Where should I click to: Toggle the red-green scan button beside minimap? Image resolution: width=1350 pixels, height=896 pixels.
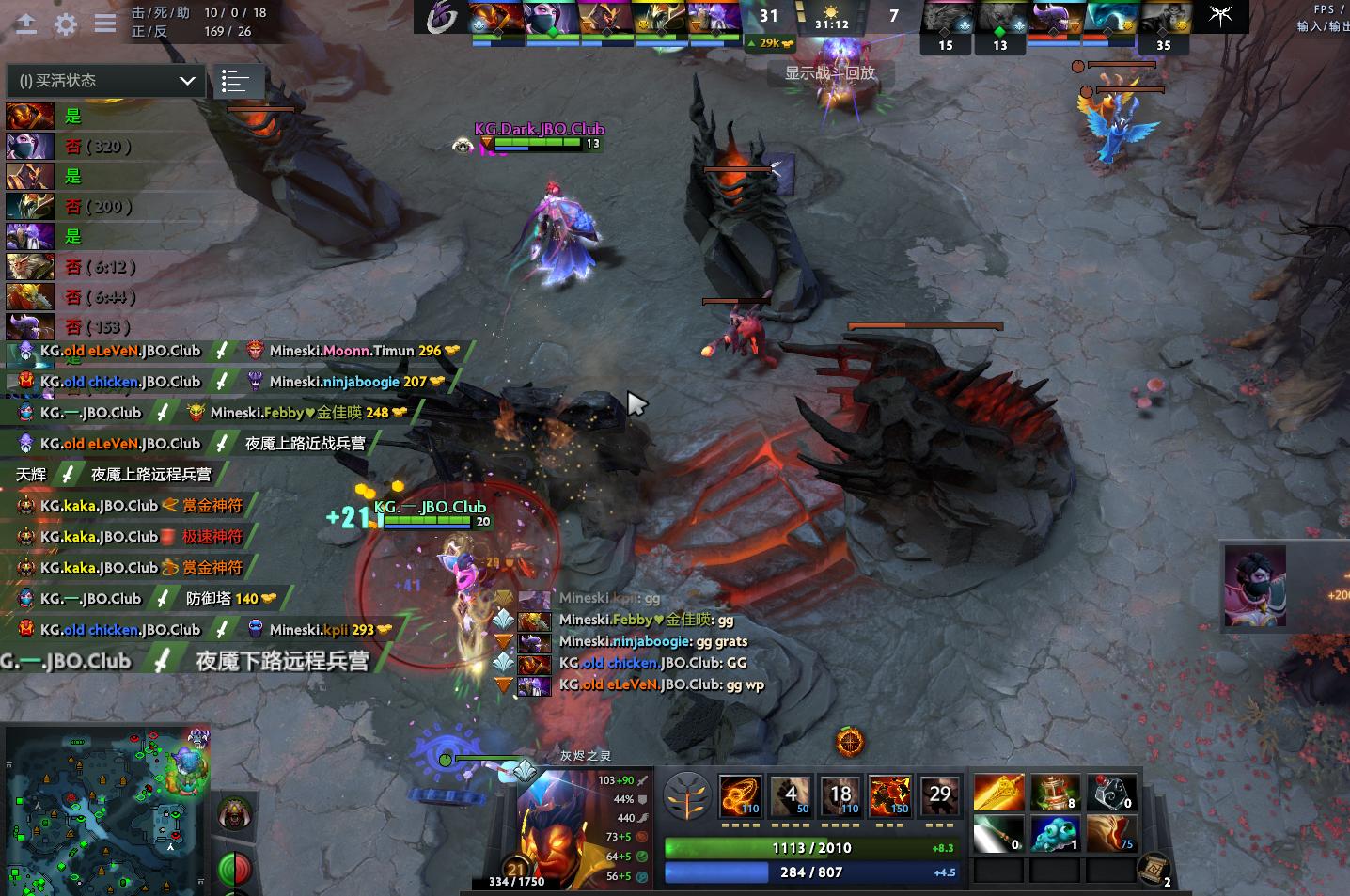tap(234, 870)
